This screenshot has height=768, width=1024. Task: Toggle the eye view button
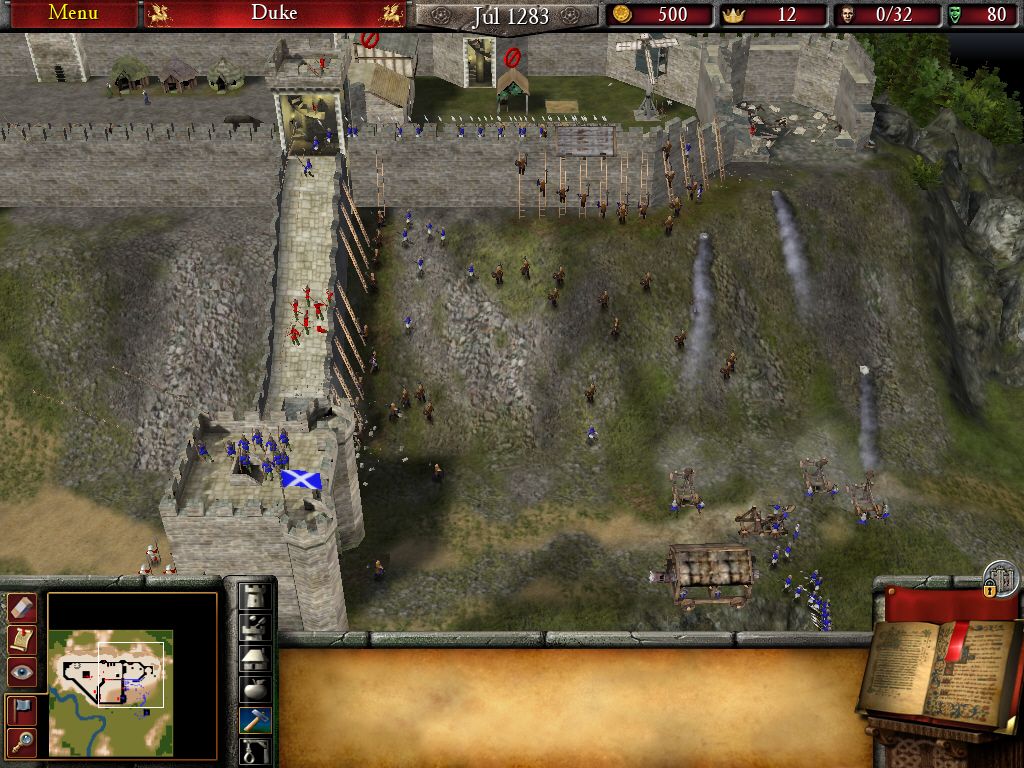click(x=22, y=671)
